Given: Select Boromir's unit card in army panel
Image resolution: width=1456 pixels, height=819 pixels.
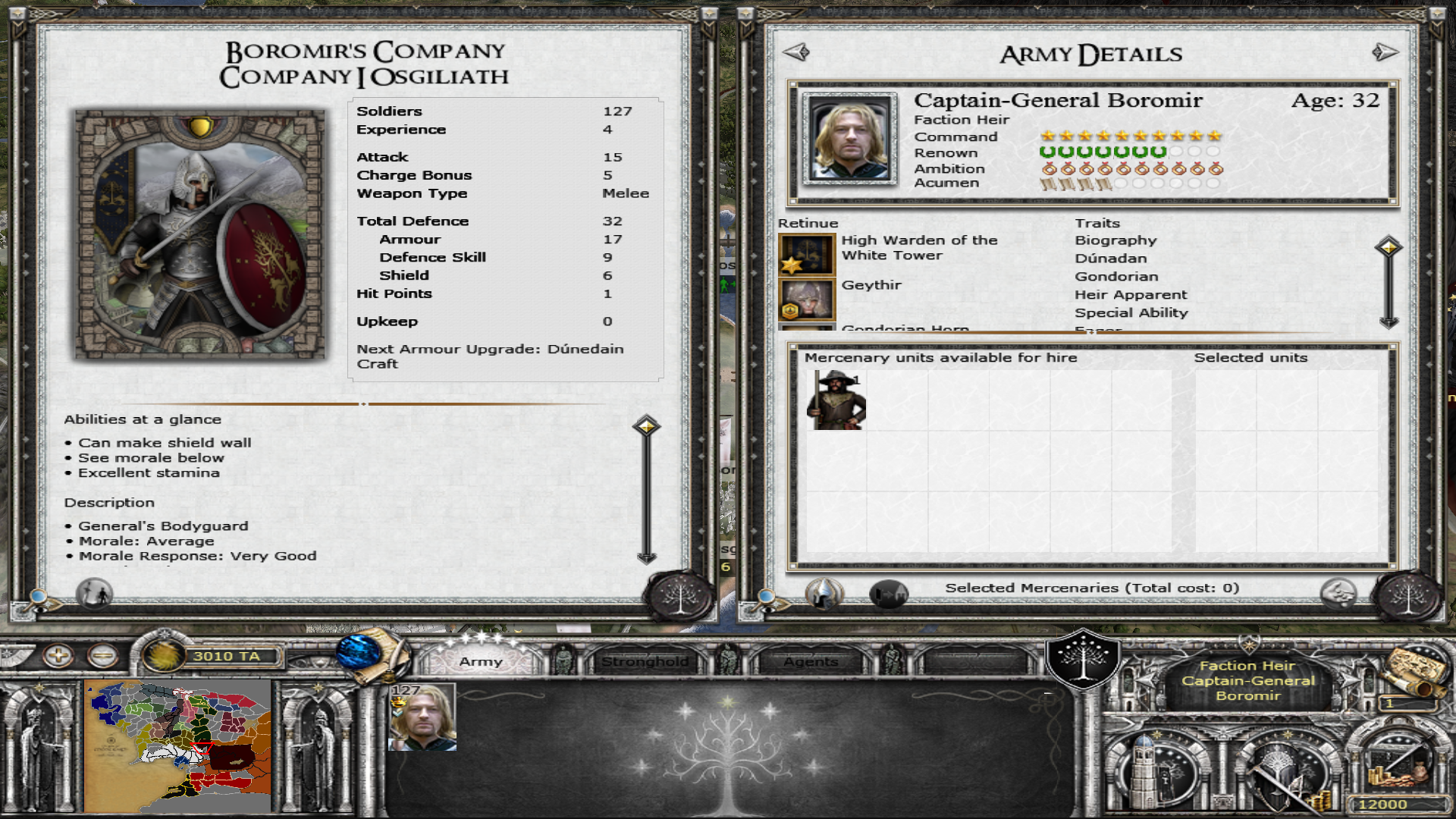Looking at the screenshot, I should click(x=422, y=717).
